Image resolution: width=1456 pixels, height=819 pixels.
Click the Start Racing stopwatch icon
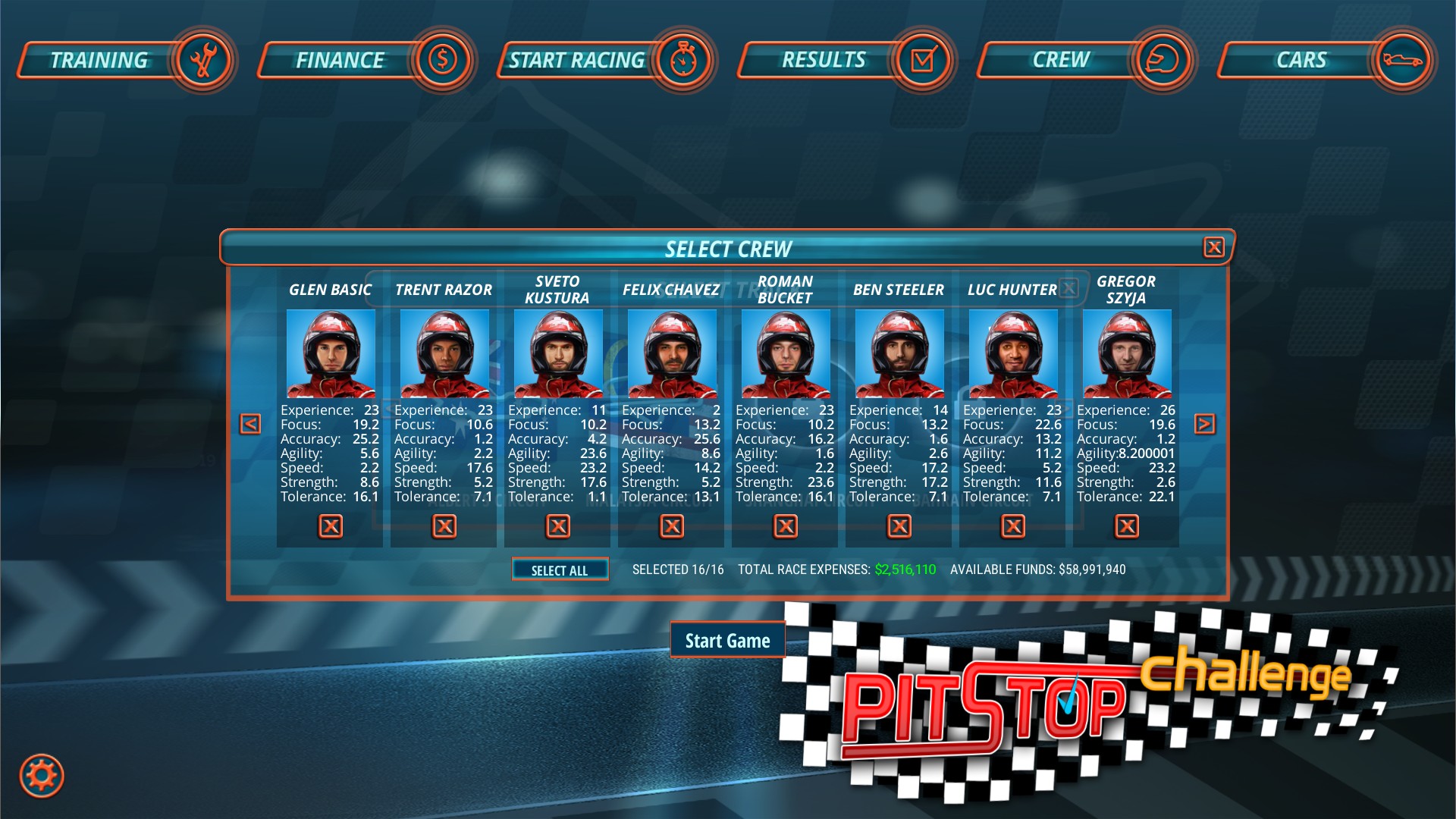(685, 58)
